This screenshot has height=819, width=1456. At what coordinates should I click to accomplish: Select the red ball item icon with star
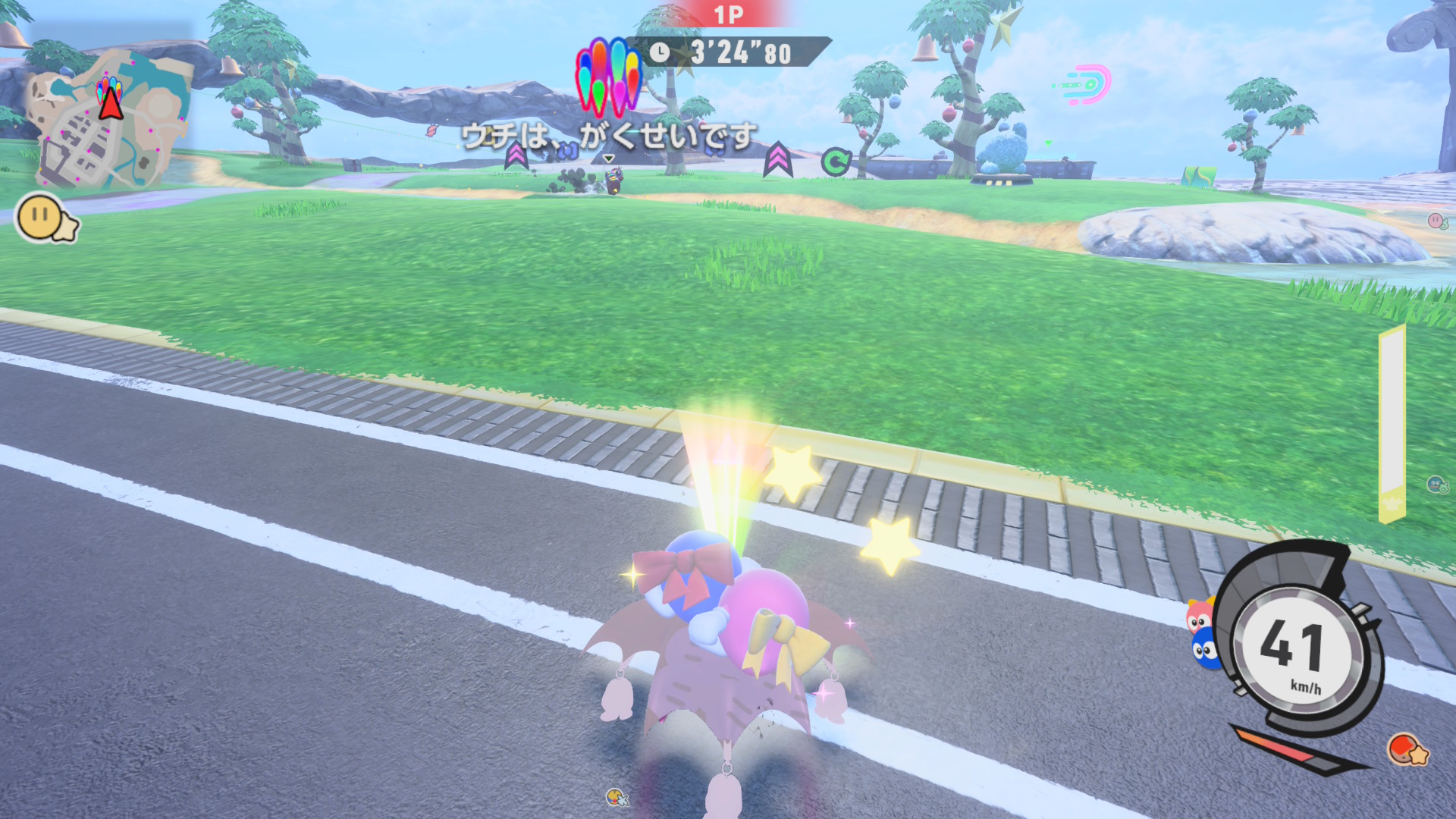[x=1407, y=750]
